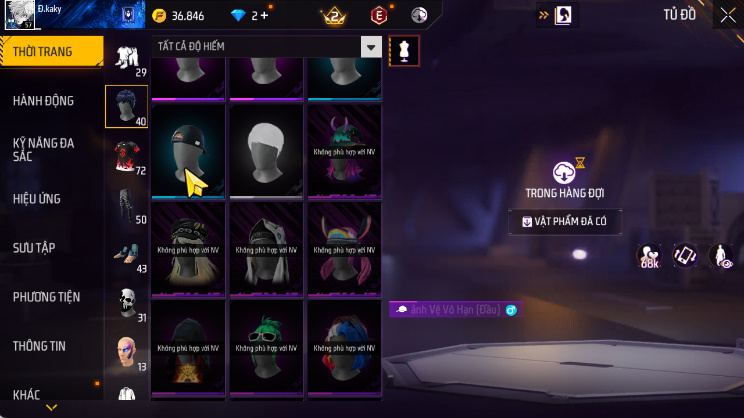The image size is (744, 418).
Task: Switch to the Hành Động tab
Action: pos(45,101)
